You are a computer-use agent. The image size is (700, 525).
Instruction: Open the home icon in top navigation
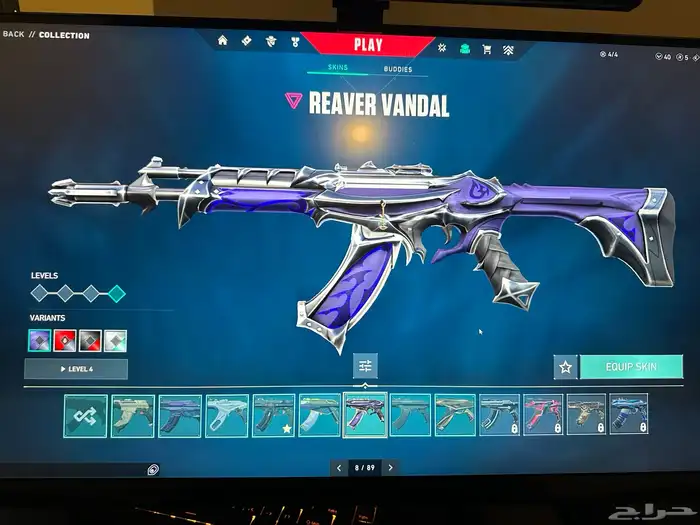(x=222, y=41)
